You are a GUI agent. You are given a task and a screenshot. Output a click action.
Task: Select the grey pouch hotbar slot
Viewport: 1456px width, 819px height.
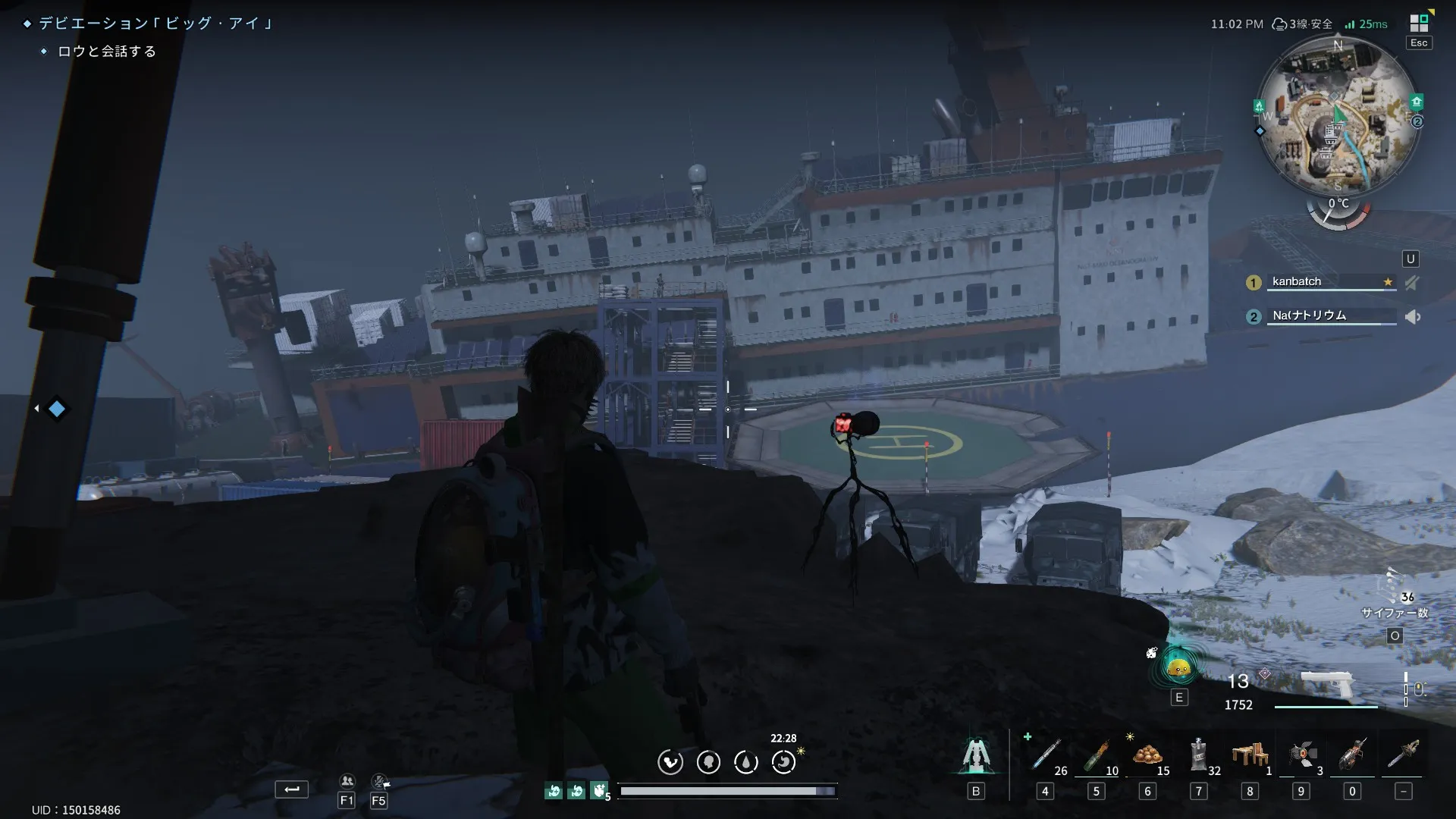tap(1198, 755)
